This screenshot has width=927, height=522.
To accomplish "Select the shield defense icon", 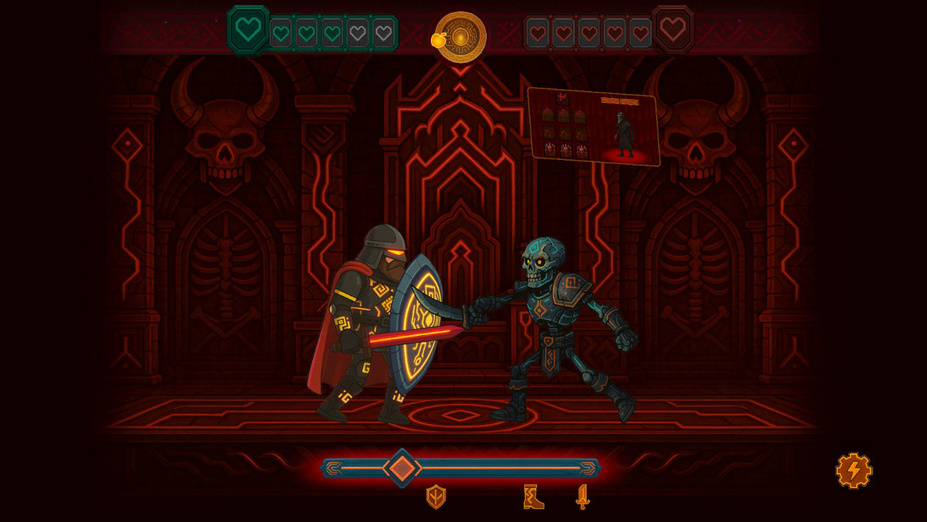I will 436,497.
